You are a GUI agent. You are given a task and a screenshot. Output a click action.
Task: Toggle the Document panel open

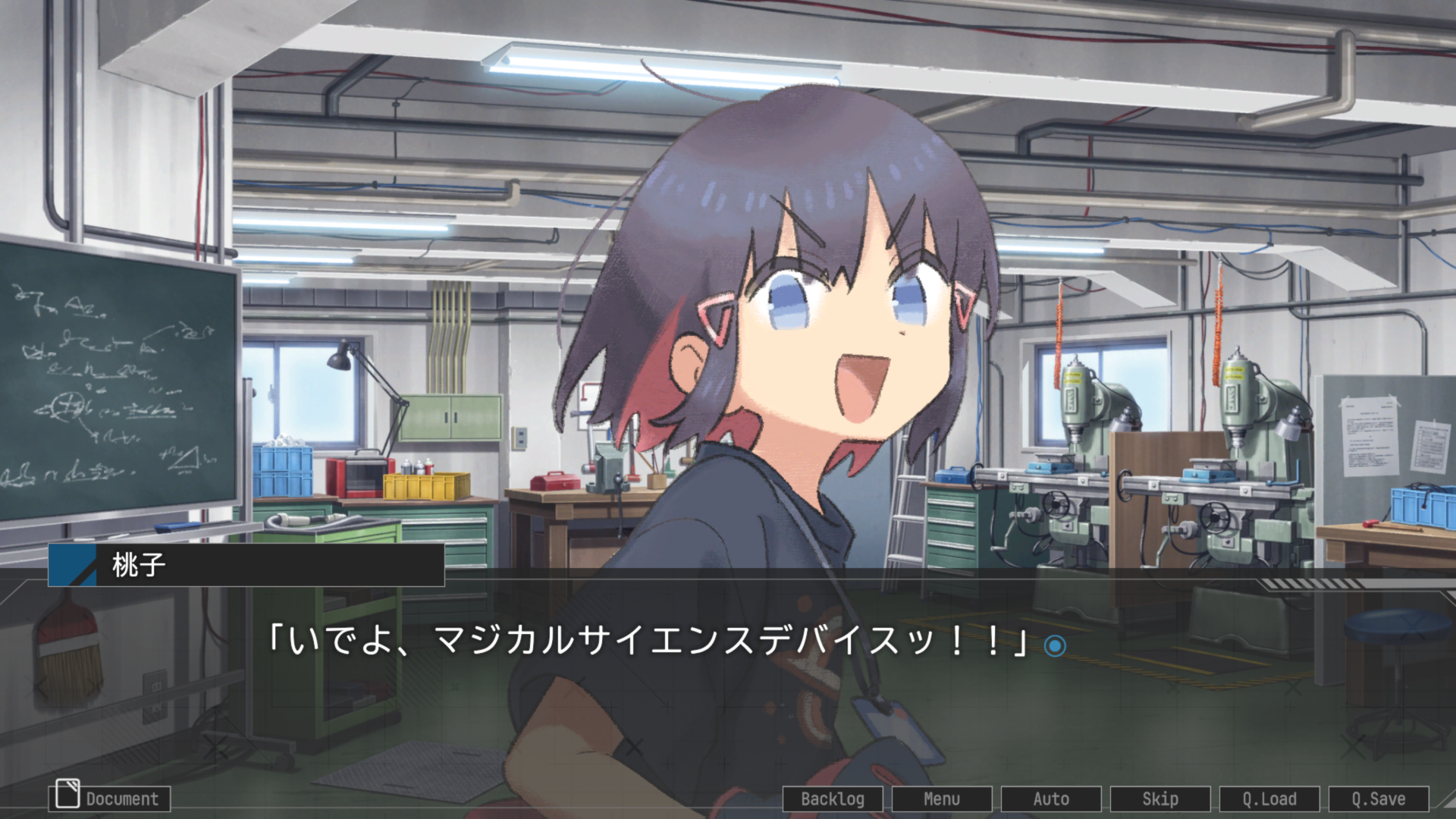click(x=110, y=799)
